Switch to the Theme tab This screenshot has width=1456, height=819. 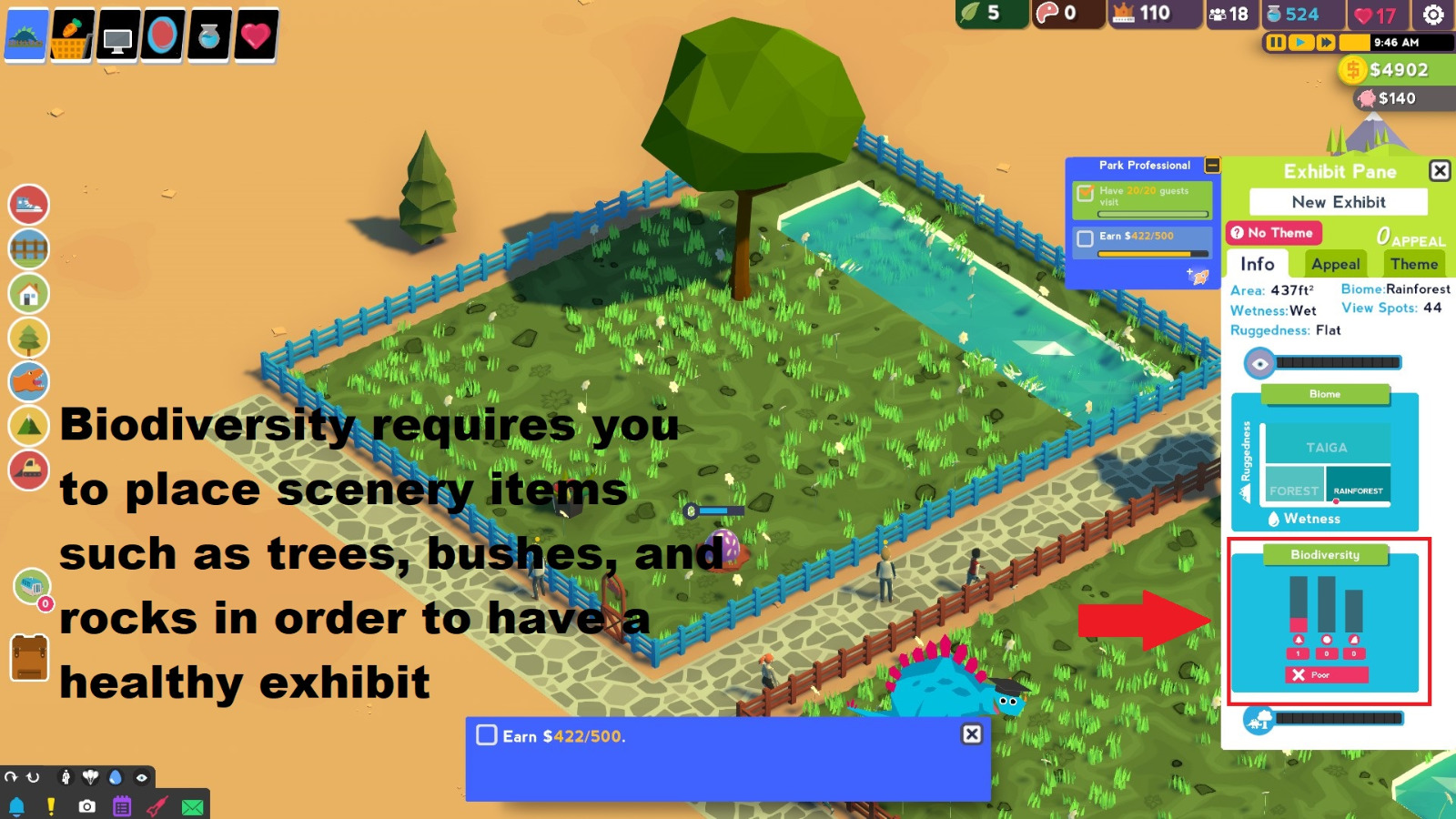(1414, 264)
